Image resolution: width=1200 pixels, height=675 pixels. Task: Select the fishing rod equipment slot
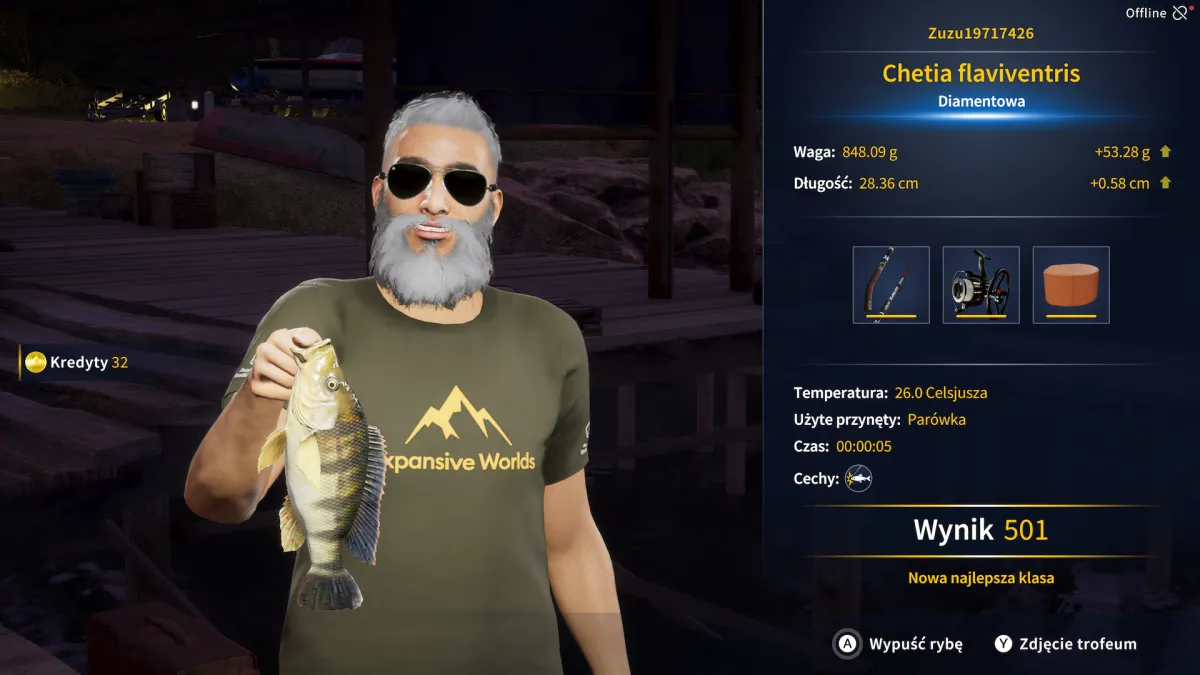pyautogui.click(x=891, y=285)
